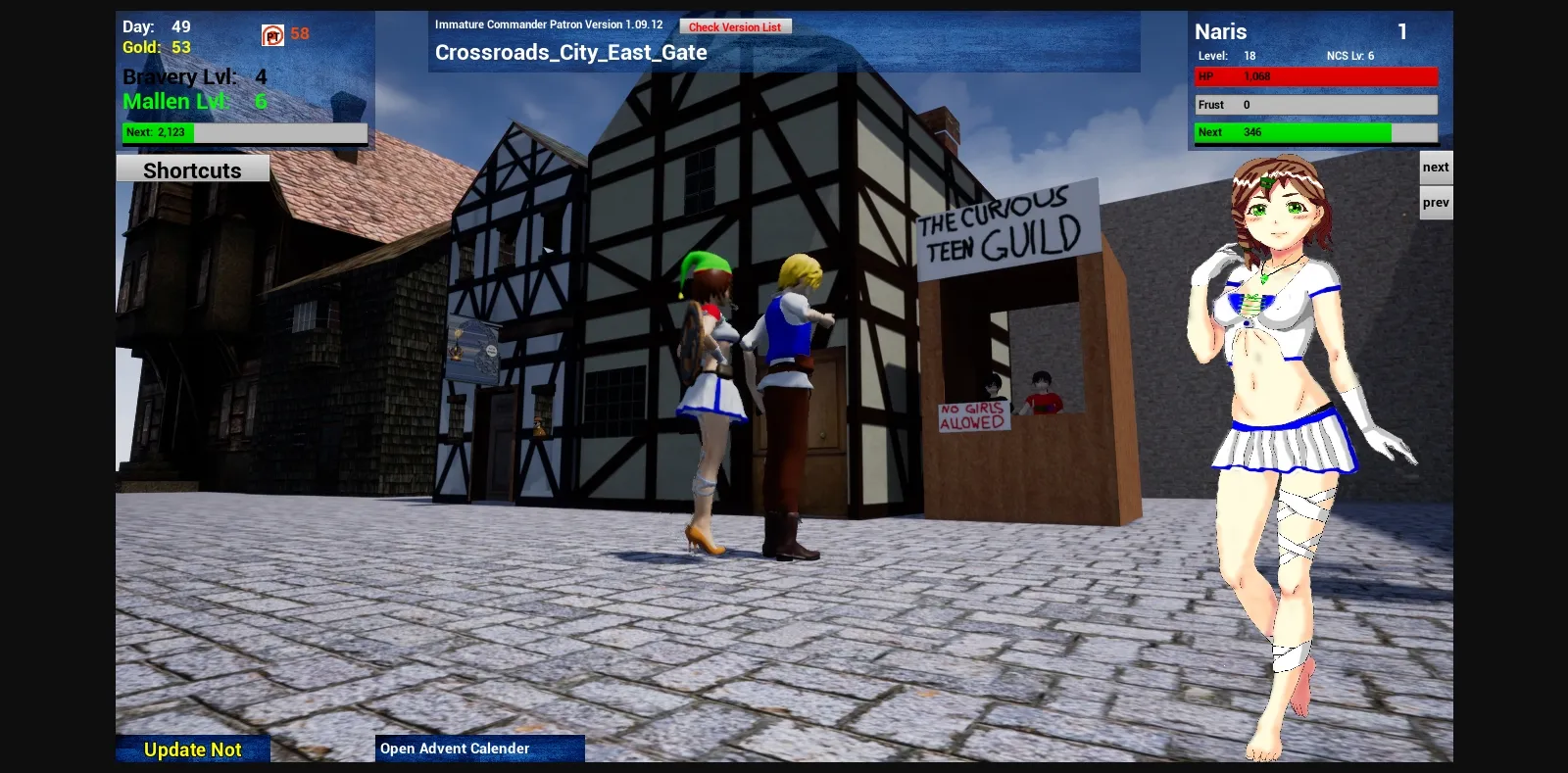Image resolution: width=1568 pixels, height=773 pixels.
Task: Open the Shortcuts panel
Action: [x=192, y=169]
